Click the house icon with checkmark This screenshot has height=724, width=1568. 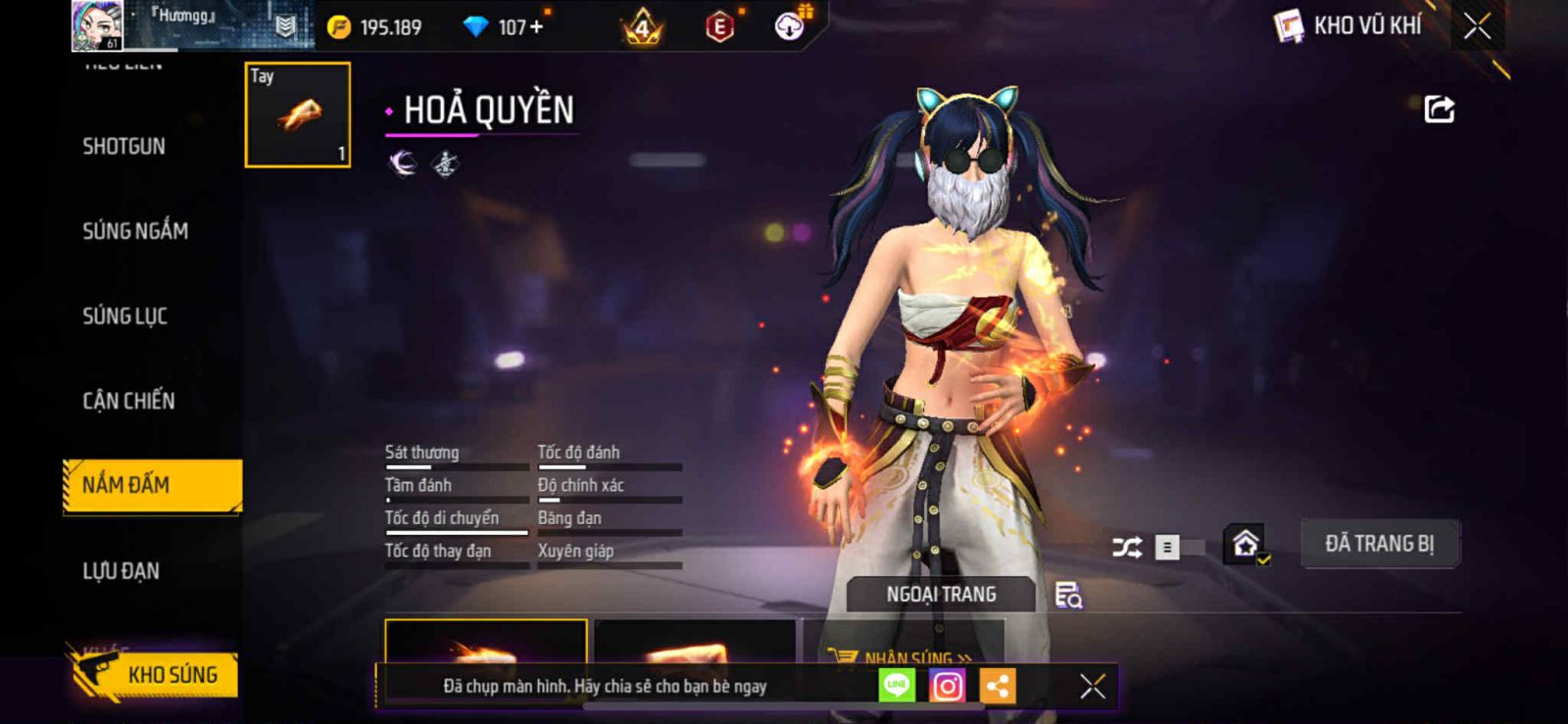pyautogui.click(x=1246, y=544)
